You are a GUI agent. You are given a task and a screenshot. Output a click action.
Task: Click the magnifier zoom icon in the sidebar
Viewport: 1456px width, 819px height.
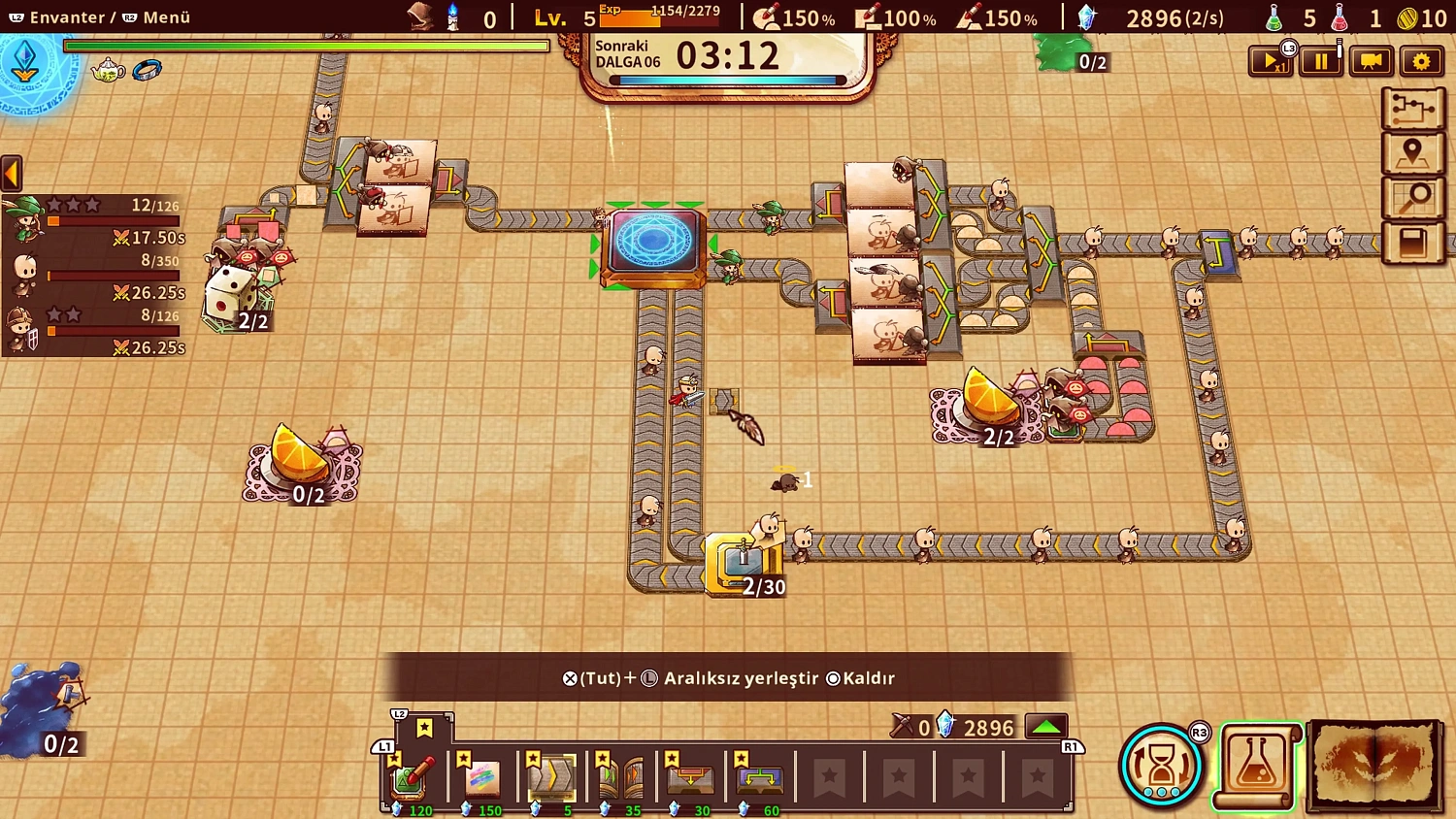[1414, 195]
